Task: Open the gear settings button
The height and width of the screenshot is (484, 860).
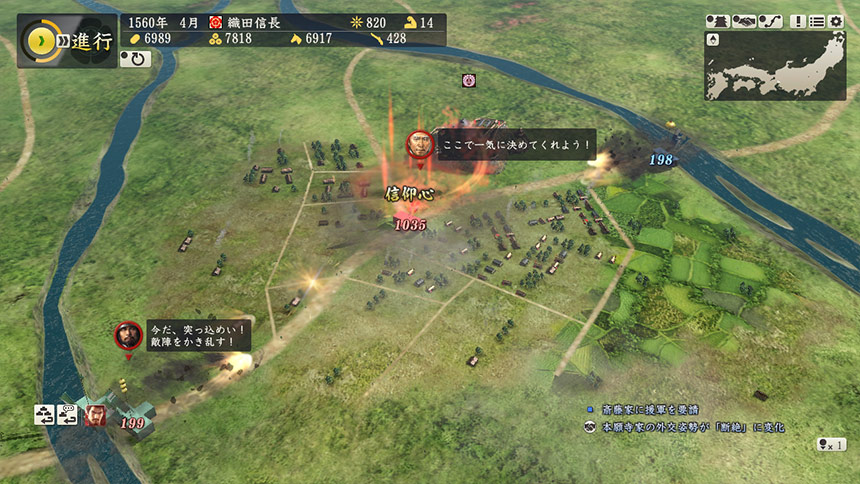Action: click(836, 21)
